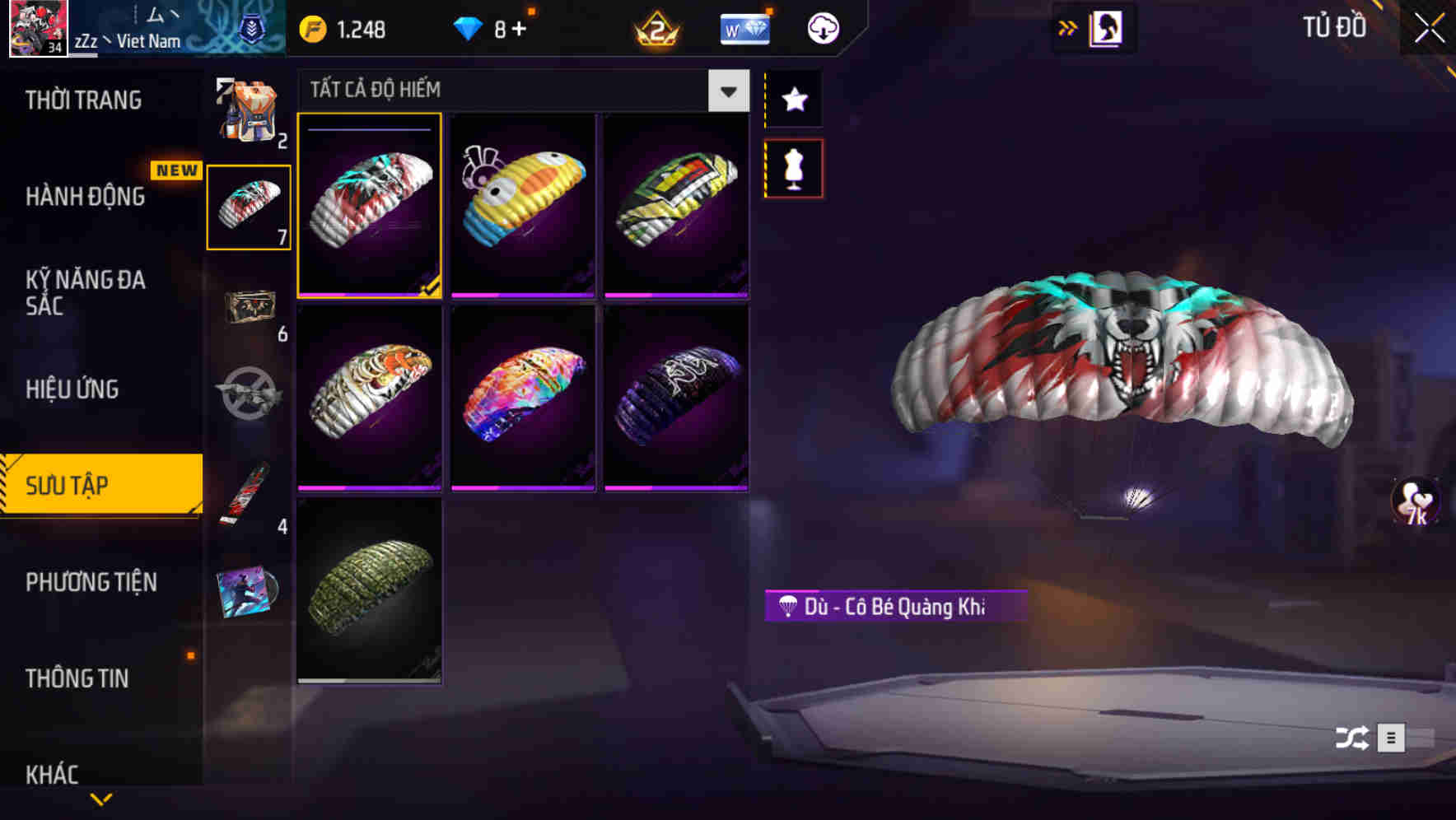Toggle the star favorites filter

point(793,100)
